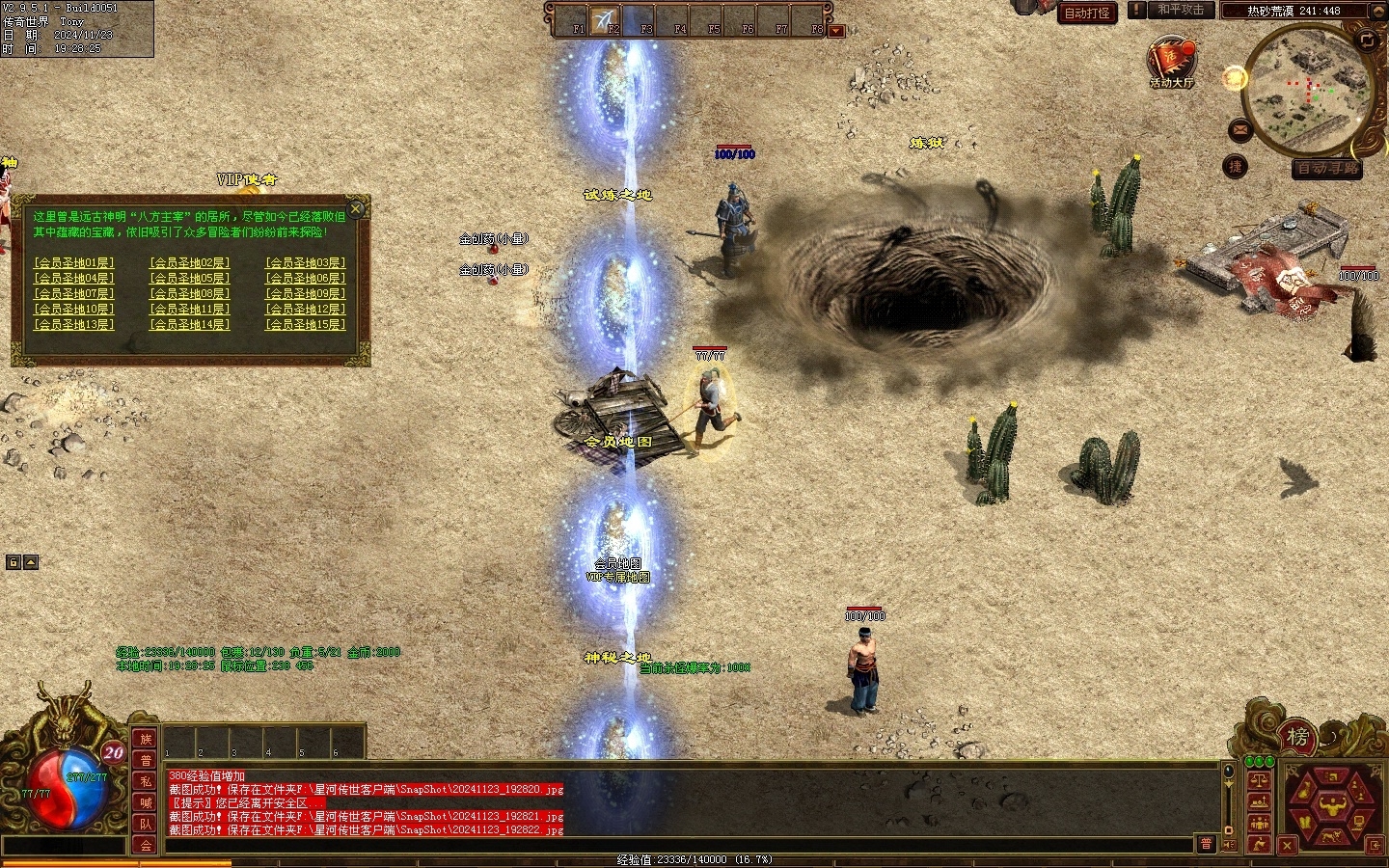
Task: Select the F2 skill hotkey slot
Action: pos(606,19)
